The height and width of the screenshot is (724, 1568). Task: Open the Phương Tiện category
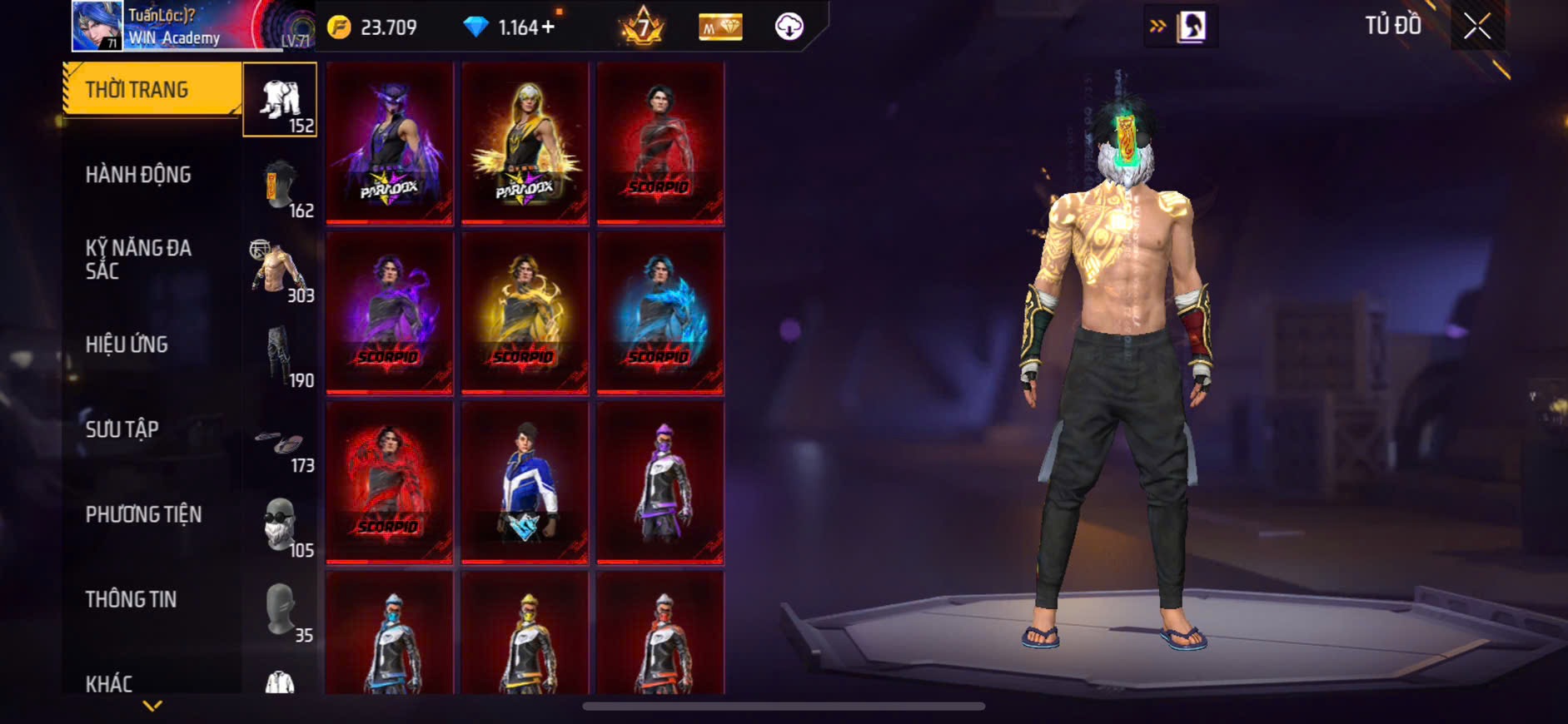tap(143, 514)
